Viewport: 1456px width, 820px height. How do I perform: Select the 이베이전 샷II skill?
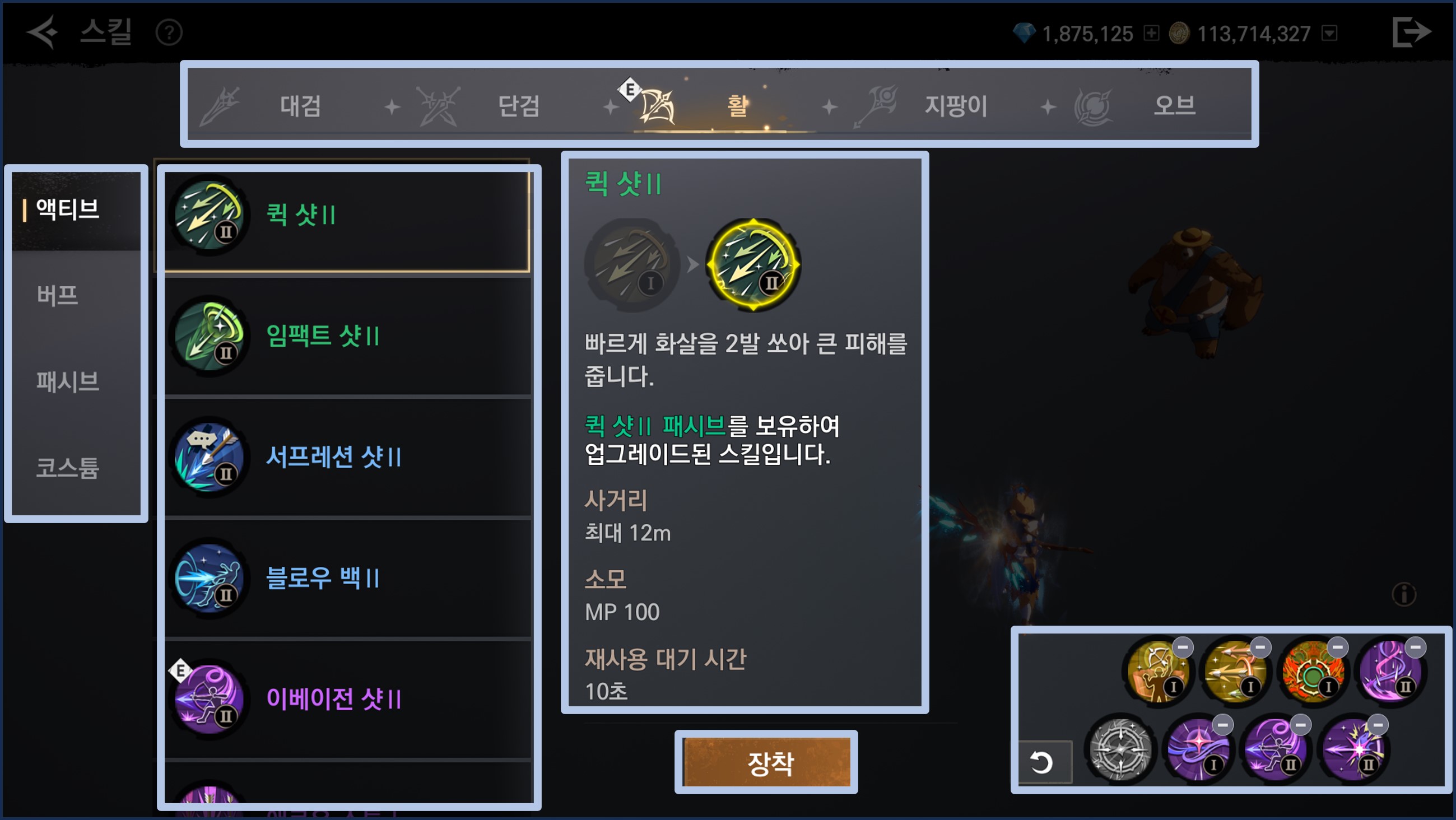(347, 699)
